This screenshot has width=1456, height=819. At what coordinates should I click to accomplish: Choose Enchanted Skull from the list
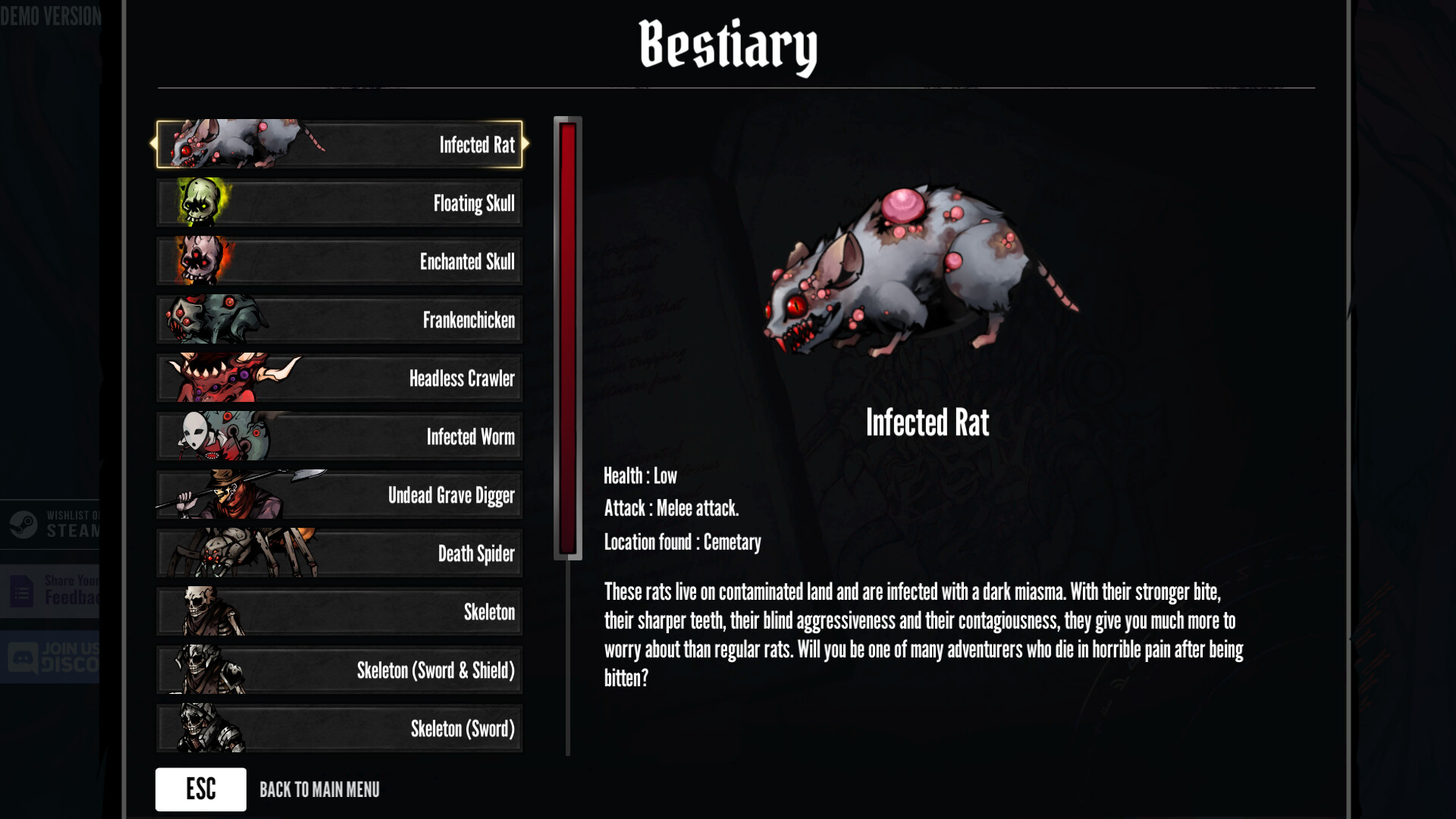[339, 262]
